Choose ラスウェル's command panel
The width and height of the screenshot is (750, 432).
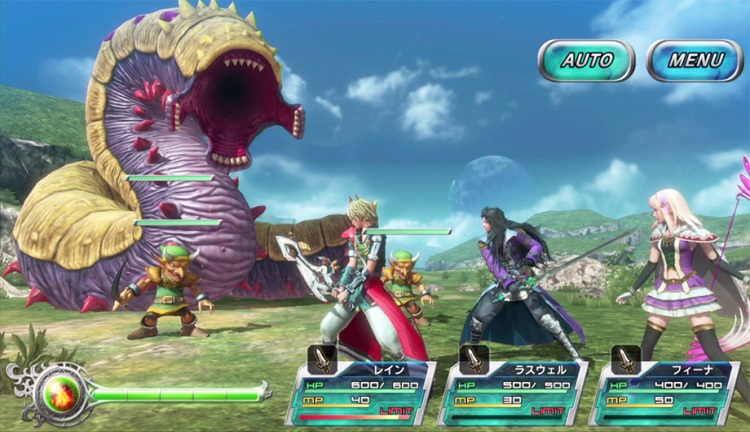(x=515, y=392)
